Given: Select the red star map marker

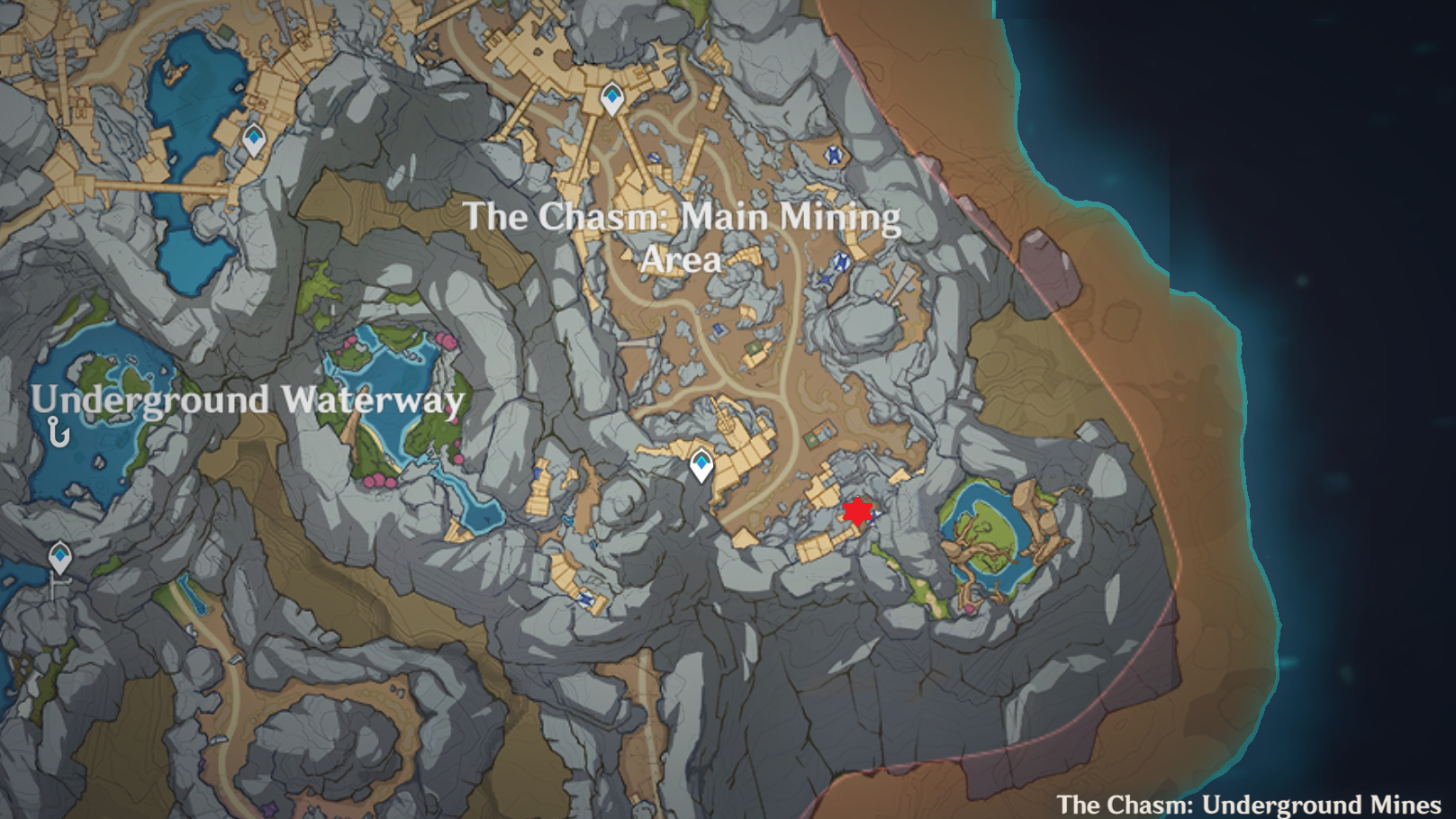Looking at the screenshot, I should pyautogui.click(x=858, y=511).
